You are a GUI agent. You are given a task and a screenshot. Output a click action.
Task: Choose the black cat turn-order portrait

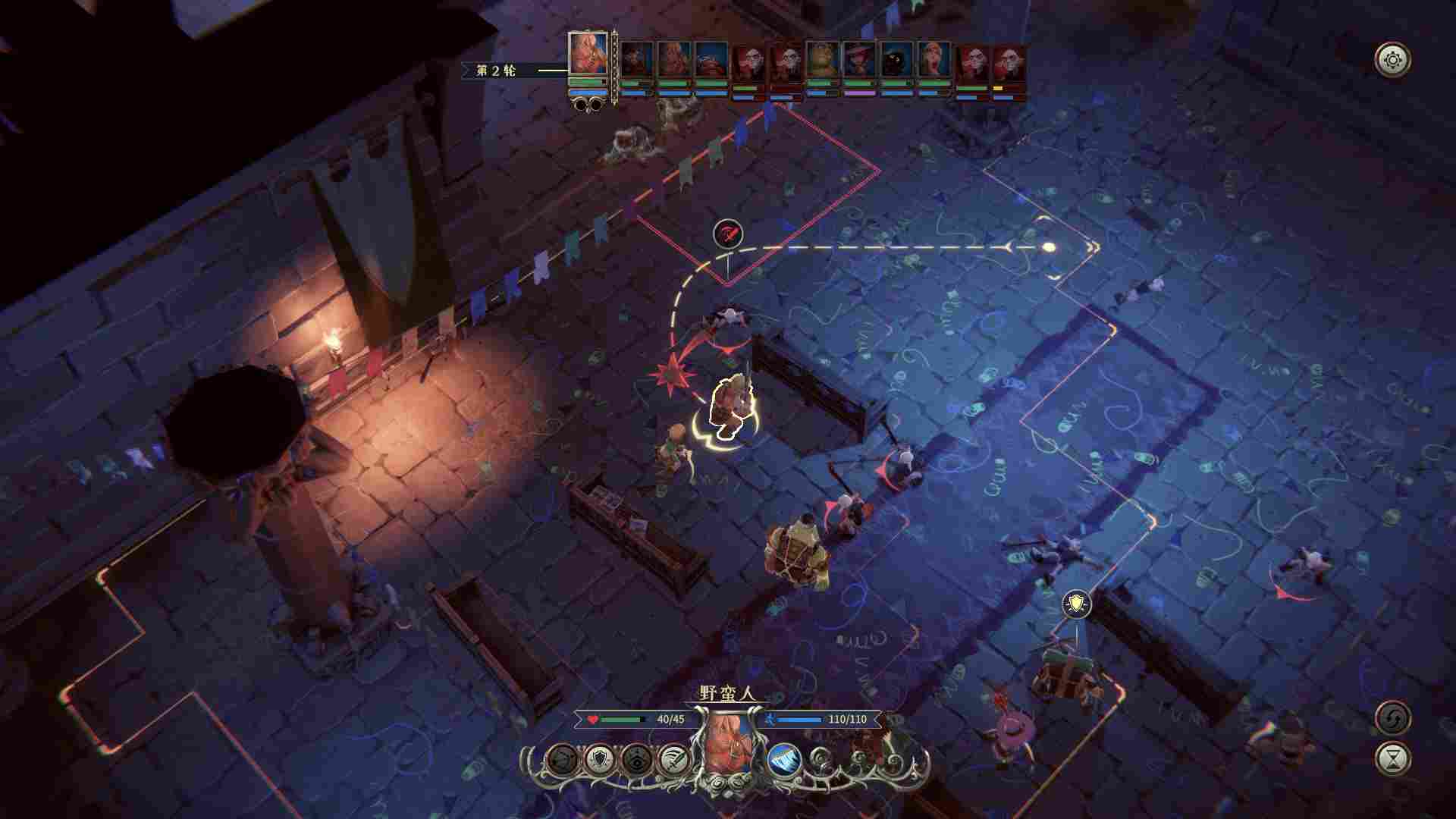click(896, 62)
